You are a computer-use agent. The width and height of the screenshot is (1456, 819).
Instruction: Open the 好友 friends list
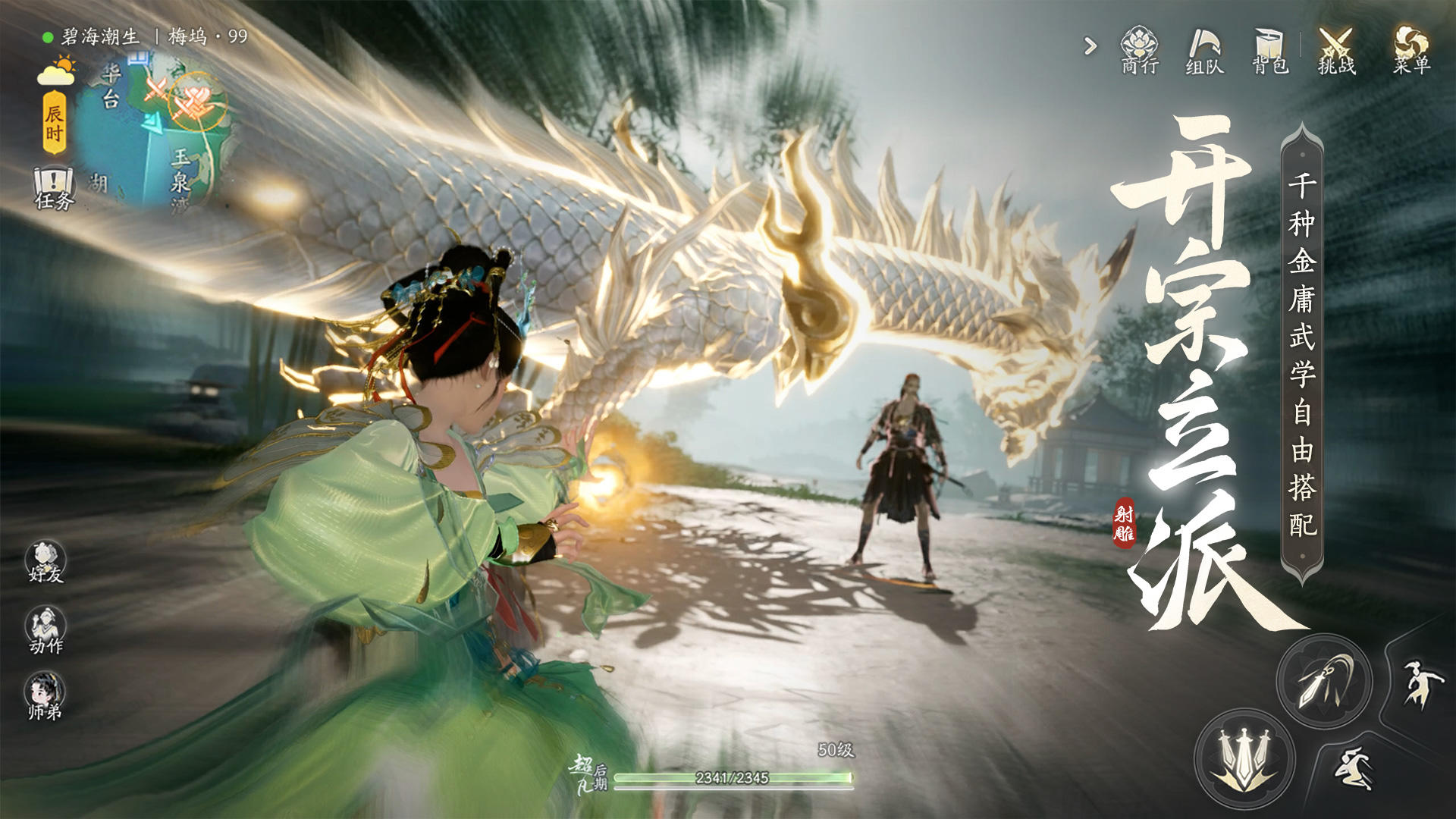[x=45, y=562]
